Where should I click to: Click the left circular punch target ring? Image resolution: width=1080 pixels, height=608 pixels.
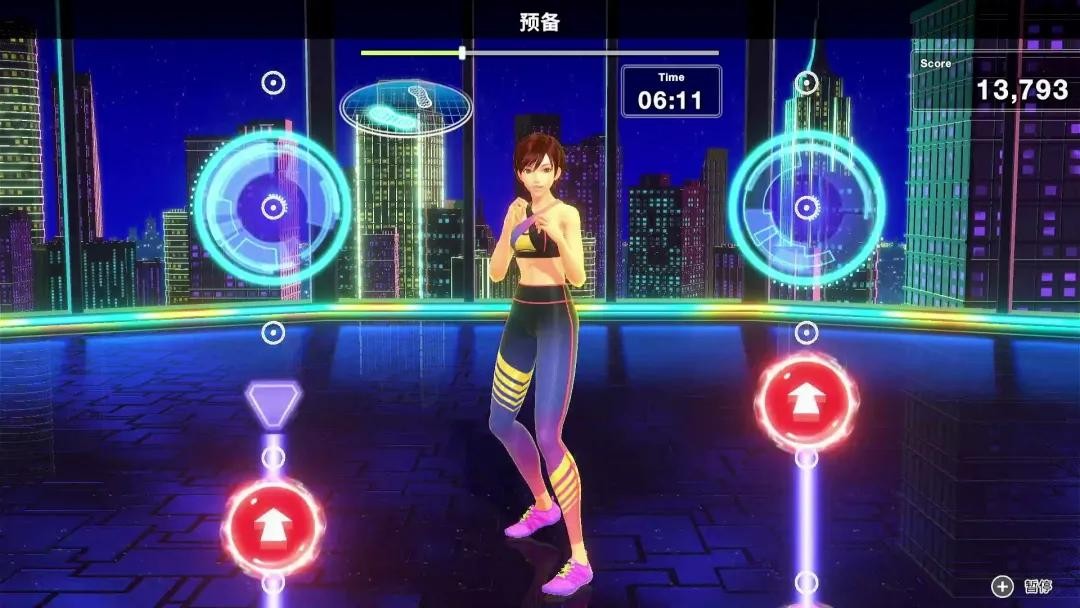(x=272, y=207)
